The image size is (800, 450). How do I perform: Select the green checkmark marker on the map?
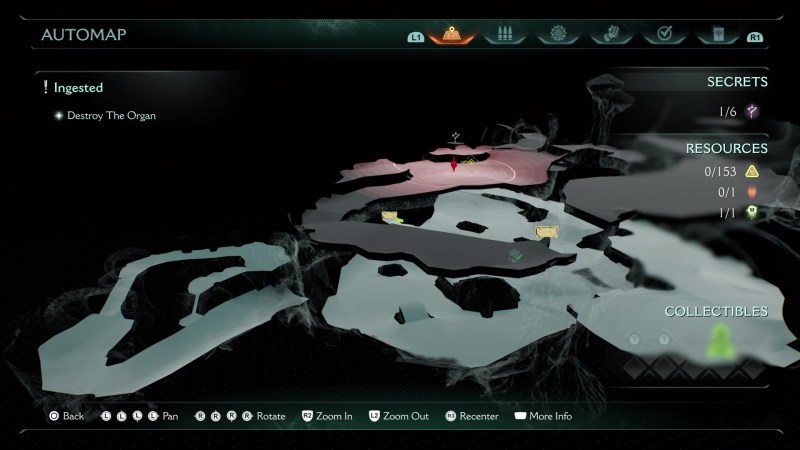[x=516, y=256]
